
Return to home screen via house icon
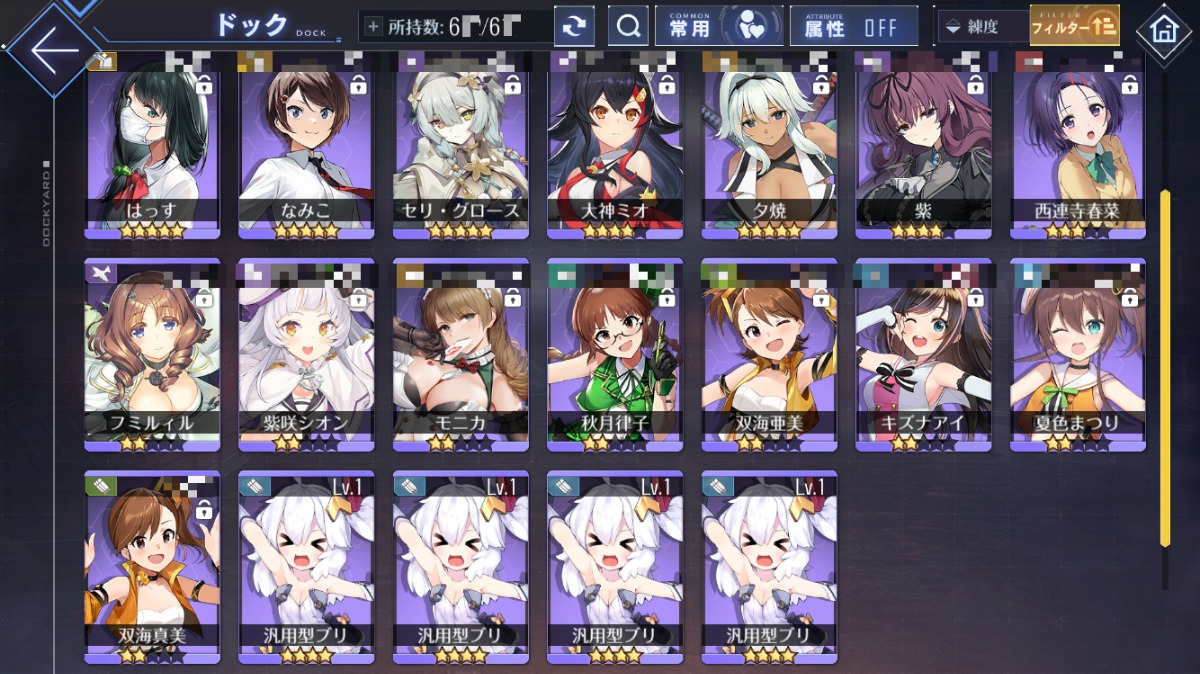[x=1164, y=29]
